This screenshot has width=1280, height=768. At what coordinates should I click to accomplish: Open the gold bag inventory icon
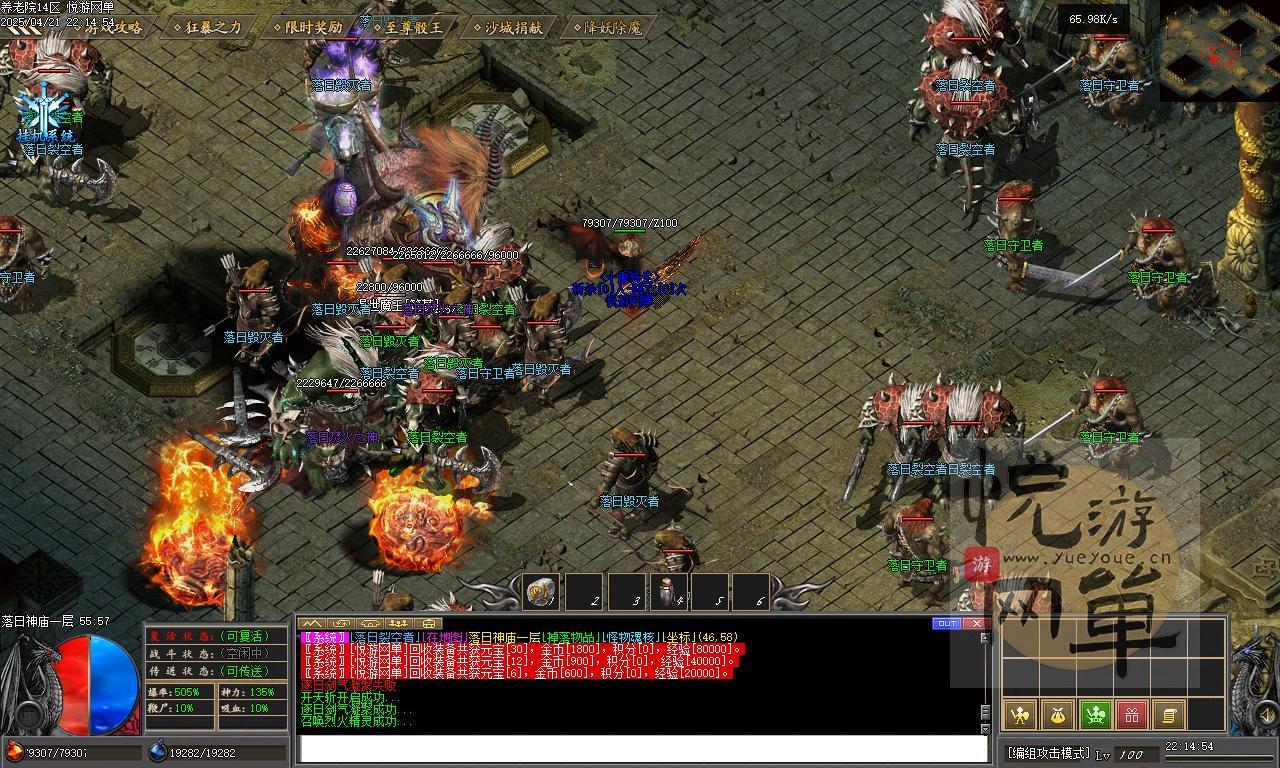click(x=1058, y=715)
